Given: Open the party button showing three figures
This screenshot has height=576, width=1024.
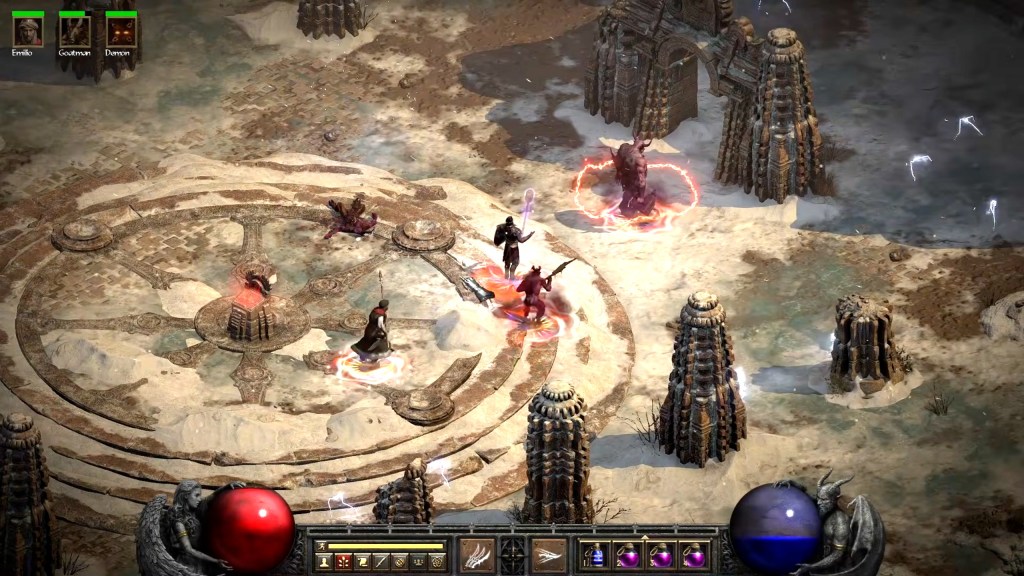Looking at the screenshot, I should coord(418,562).
